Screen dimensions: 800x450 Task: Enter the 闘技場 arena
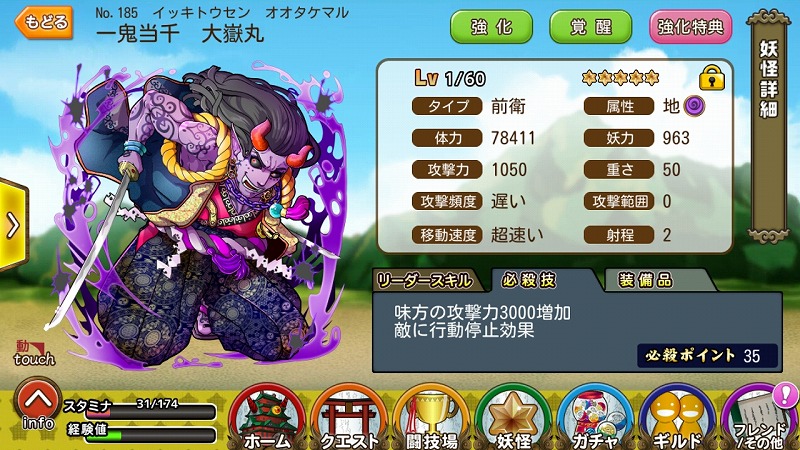coord(432,418)
